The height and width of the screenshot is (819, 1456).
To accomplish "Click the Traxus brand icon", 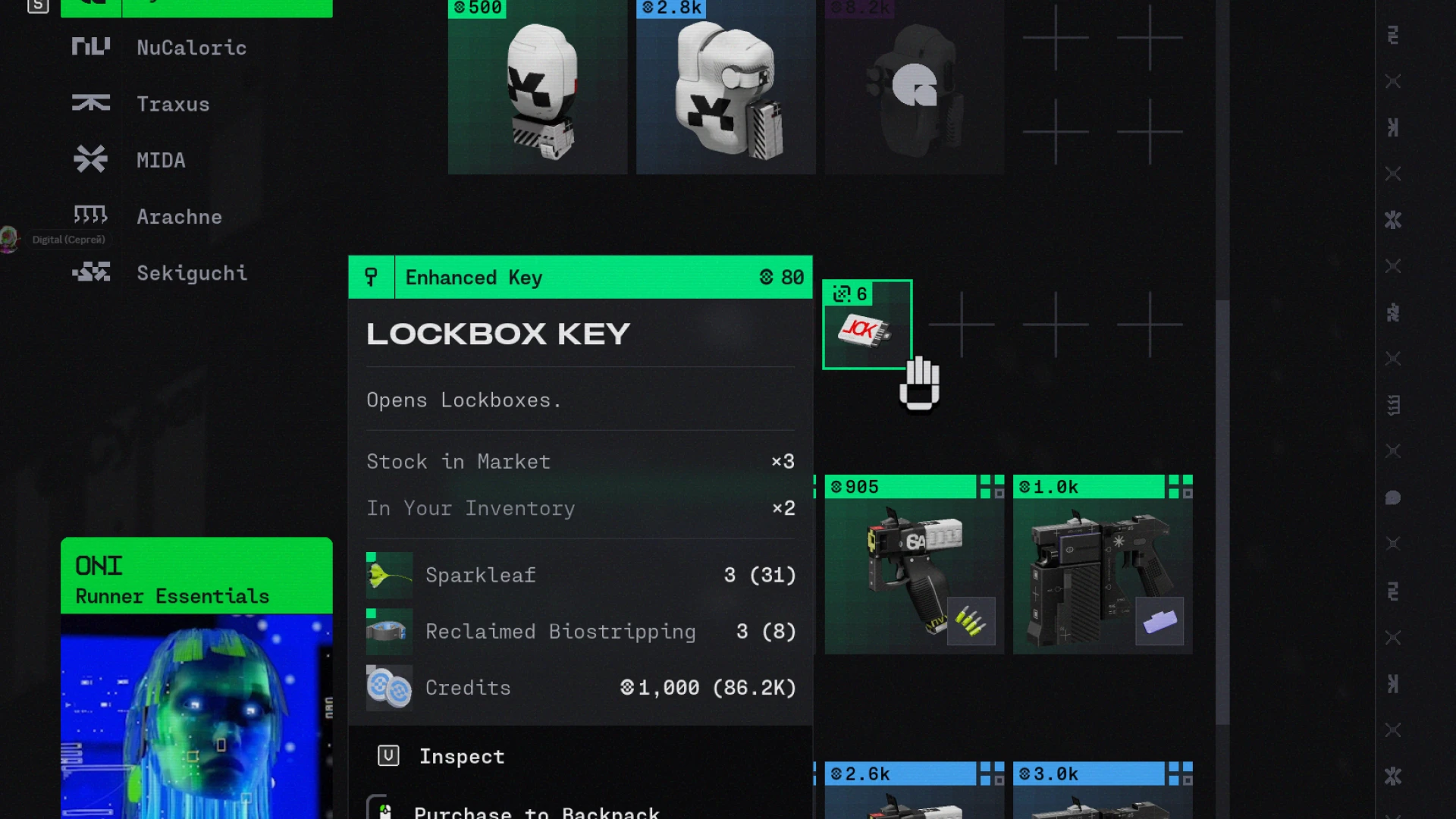I will point(90,104).
